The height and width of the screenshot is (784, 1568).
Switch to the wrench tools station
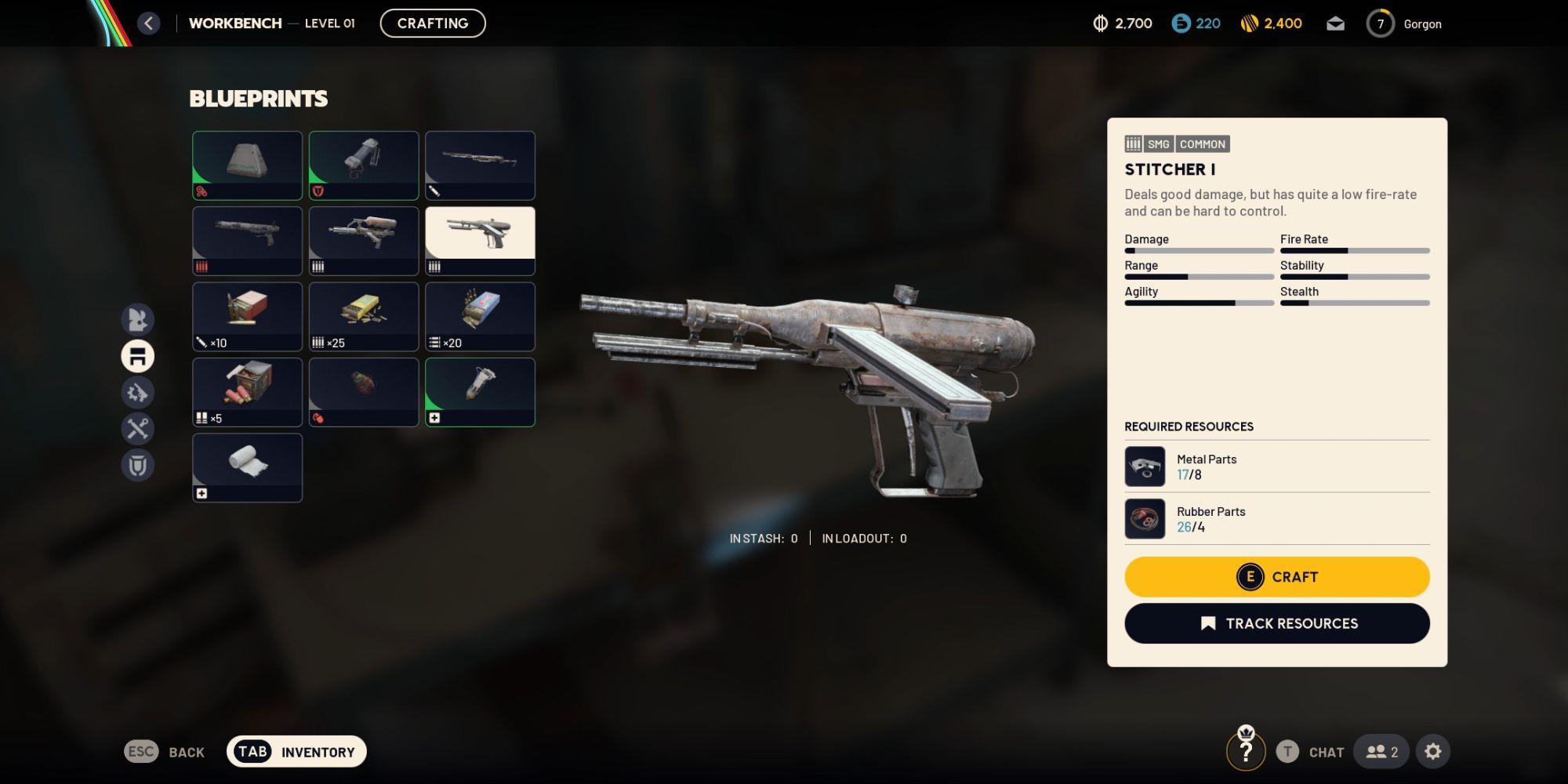(138, 429)
